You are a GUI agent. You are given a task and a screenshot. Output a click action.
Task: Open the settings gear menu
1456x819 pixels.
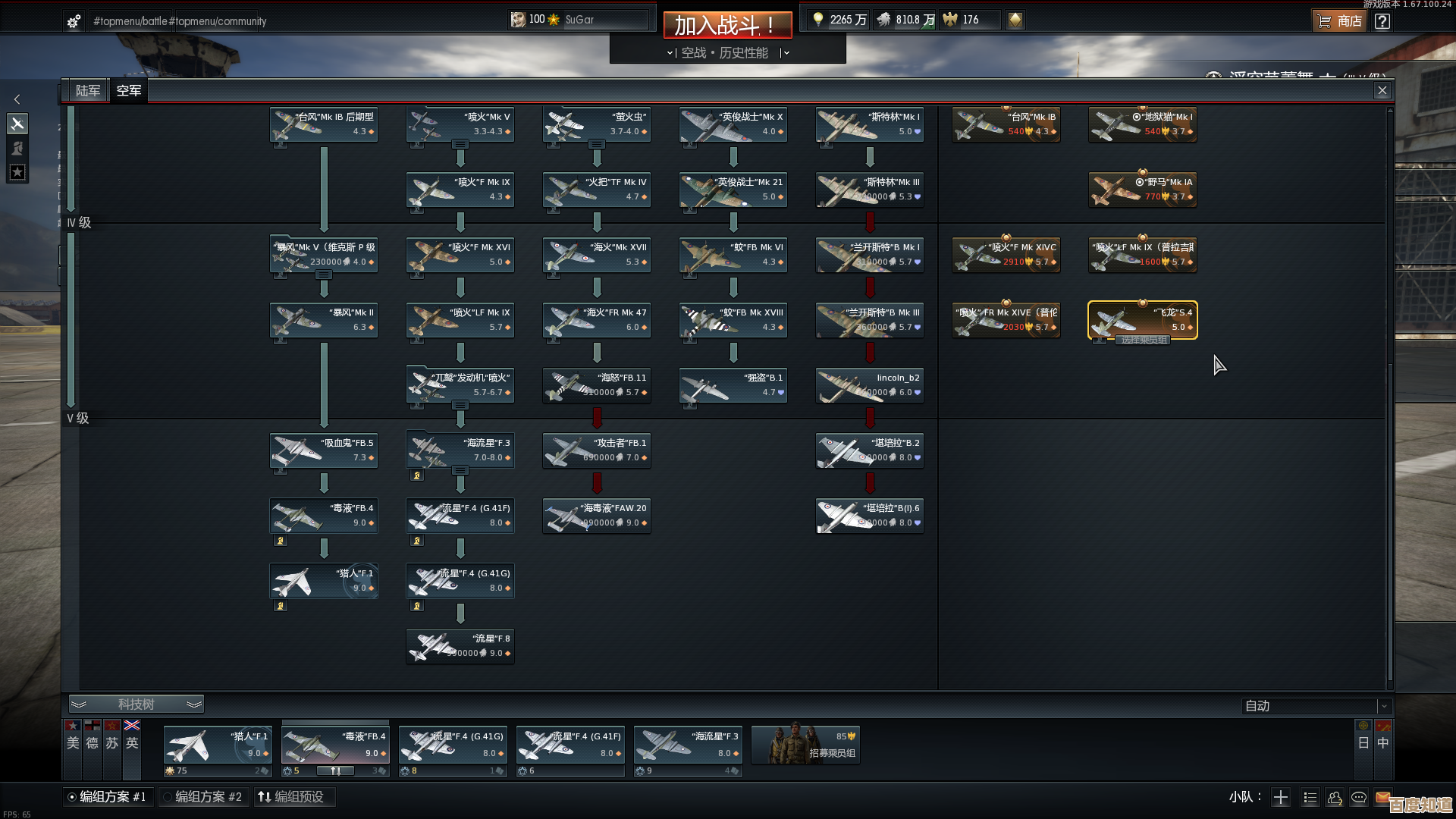(74, 21)
